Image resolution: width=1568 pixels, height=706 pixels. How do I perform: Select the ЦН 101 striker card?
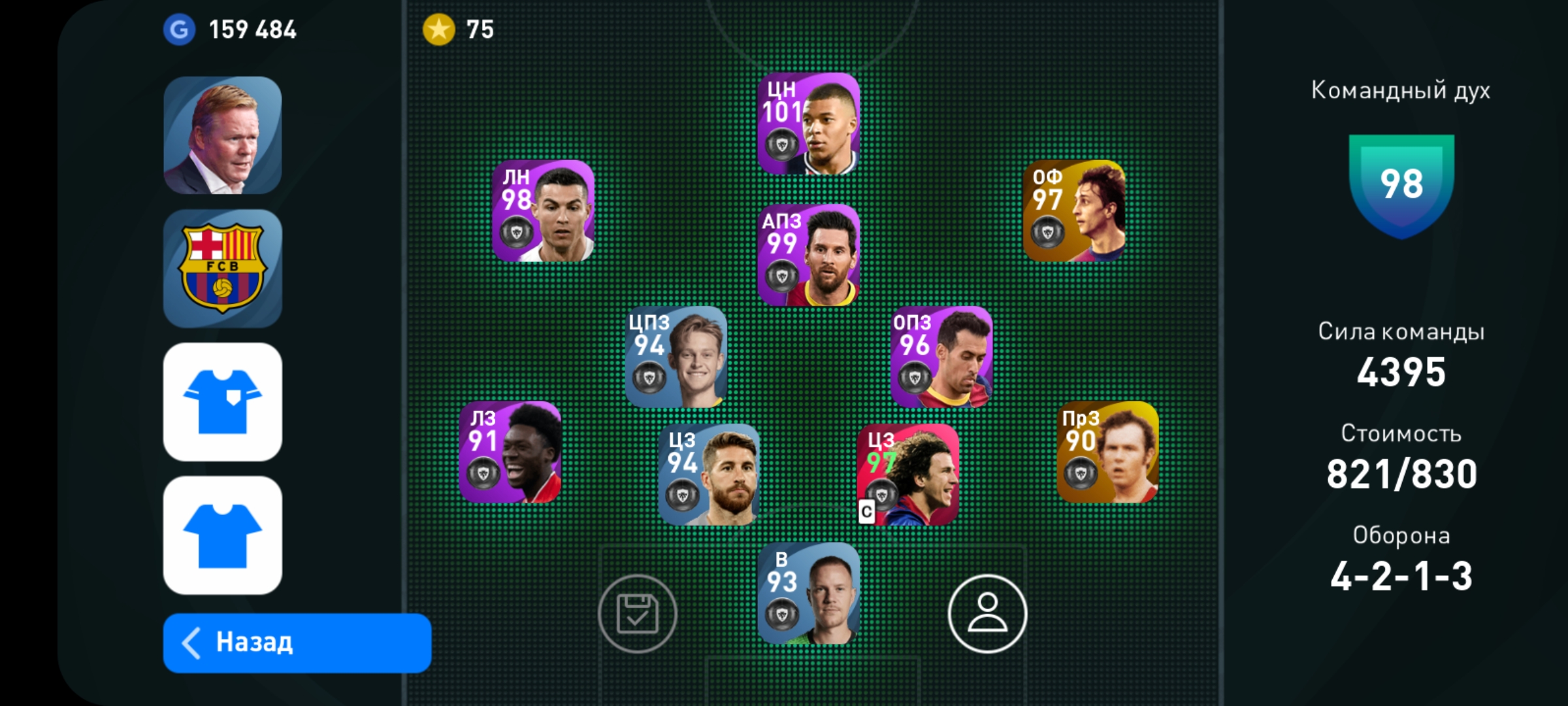point(809,124)
